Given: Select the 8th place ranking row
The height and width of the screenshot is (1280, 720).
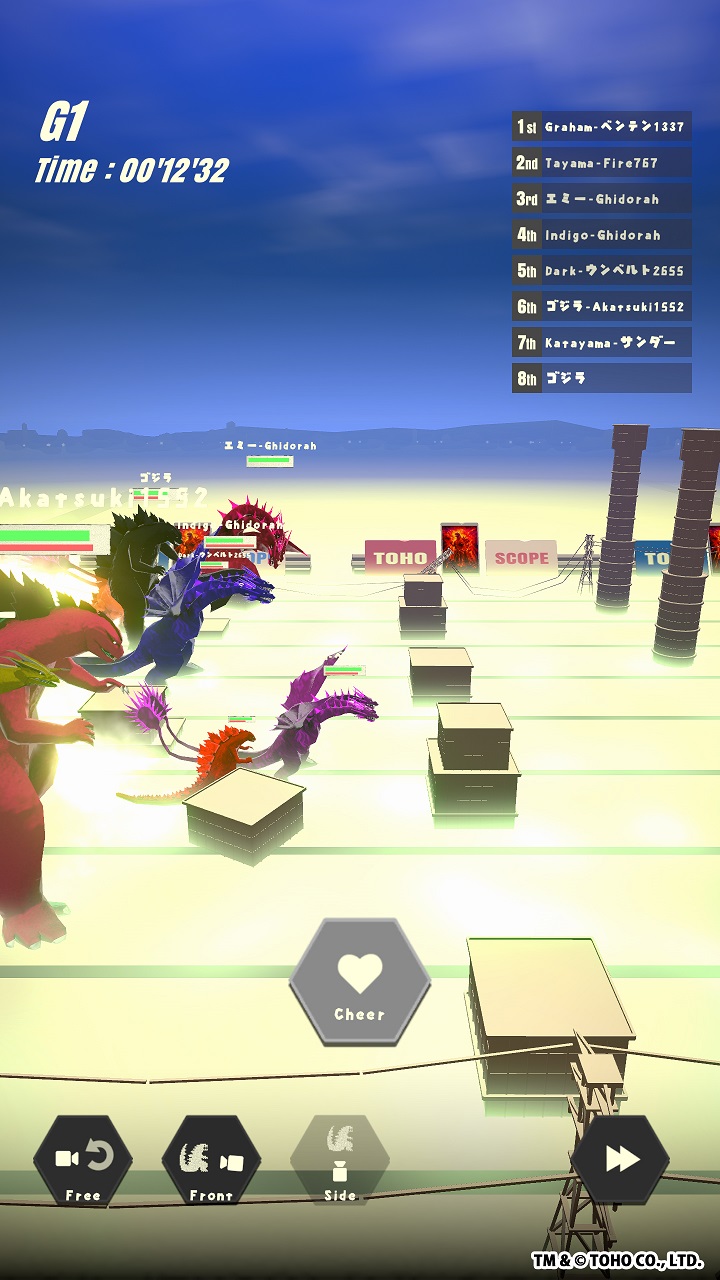Looking at the screenshot, I should tap(601, 379).
